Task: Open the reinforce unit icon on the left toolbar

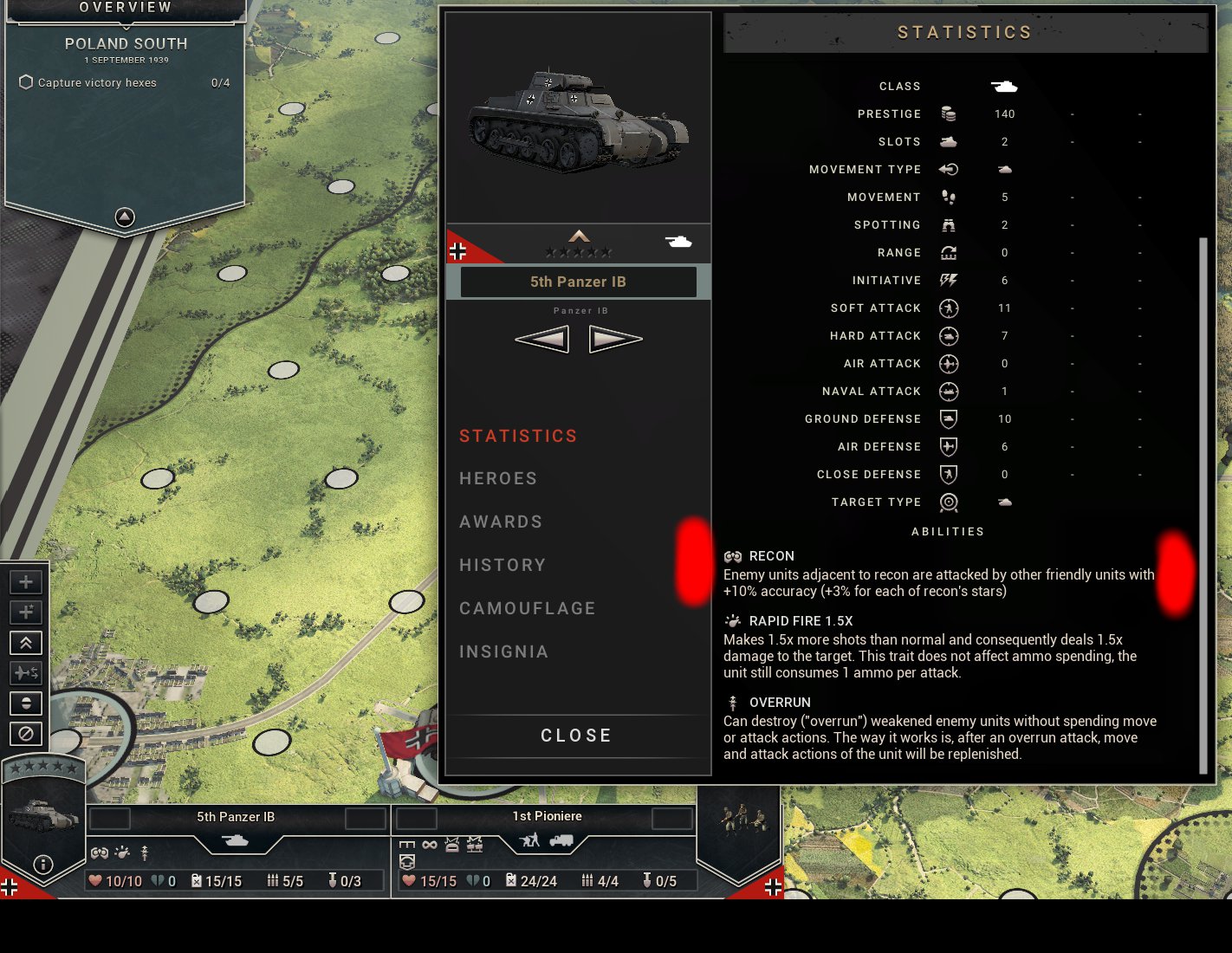Action: [x=25, y=582]
